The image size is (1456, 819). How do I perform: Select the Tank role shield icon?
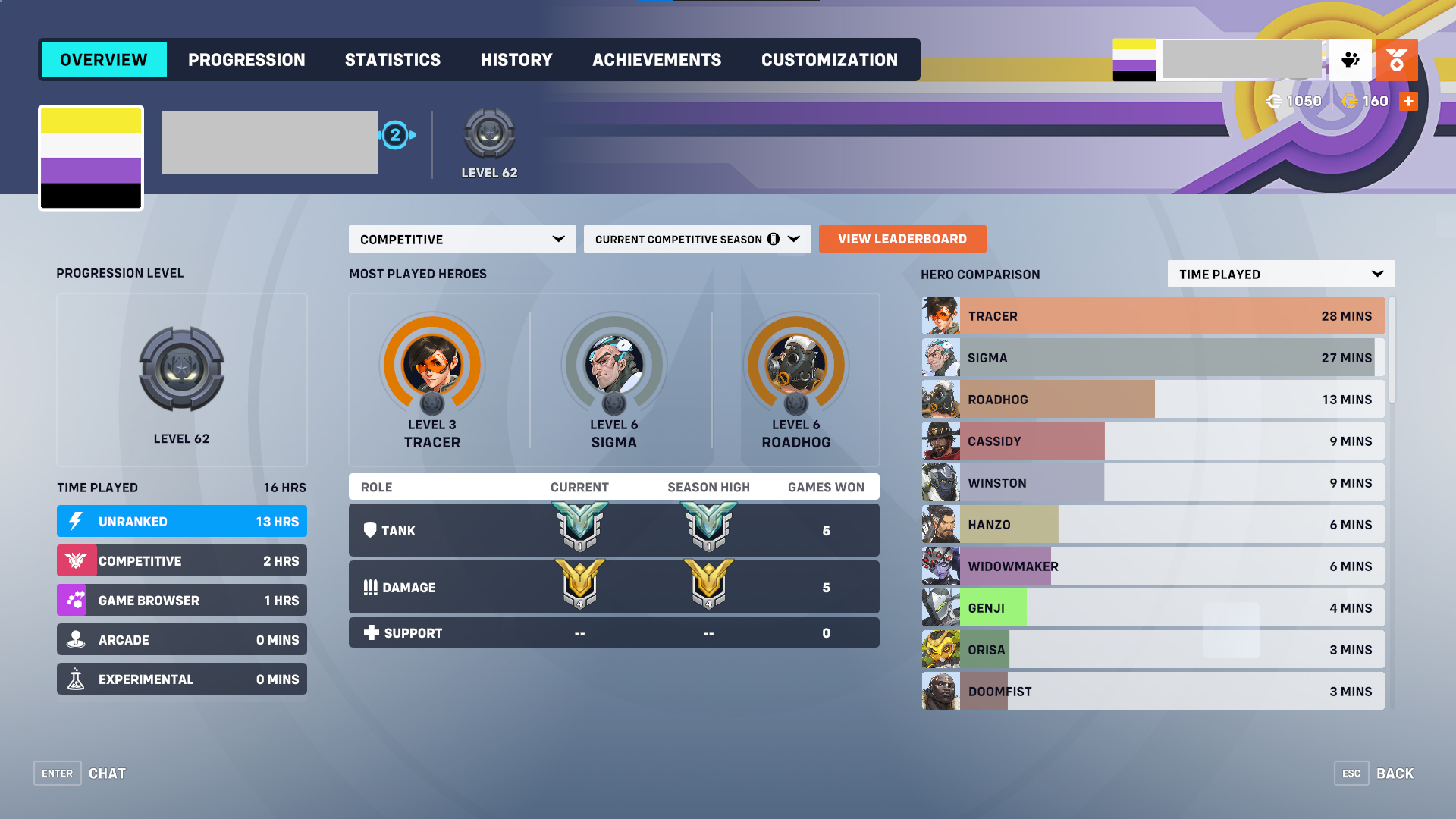[371, 530]
